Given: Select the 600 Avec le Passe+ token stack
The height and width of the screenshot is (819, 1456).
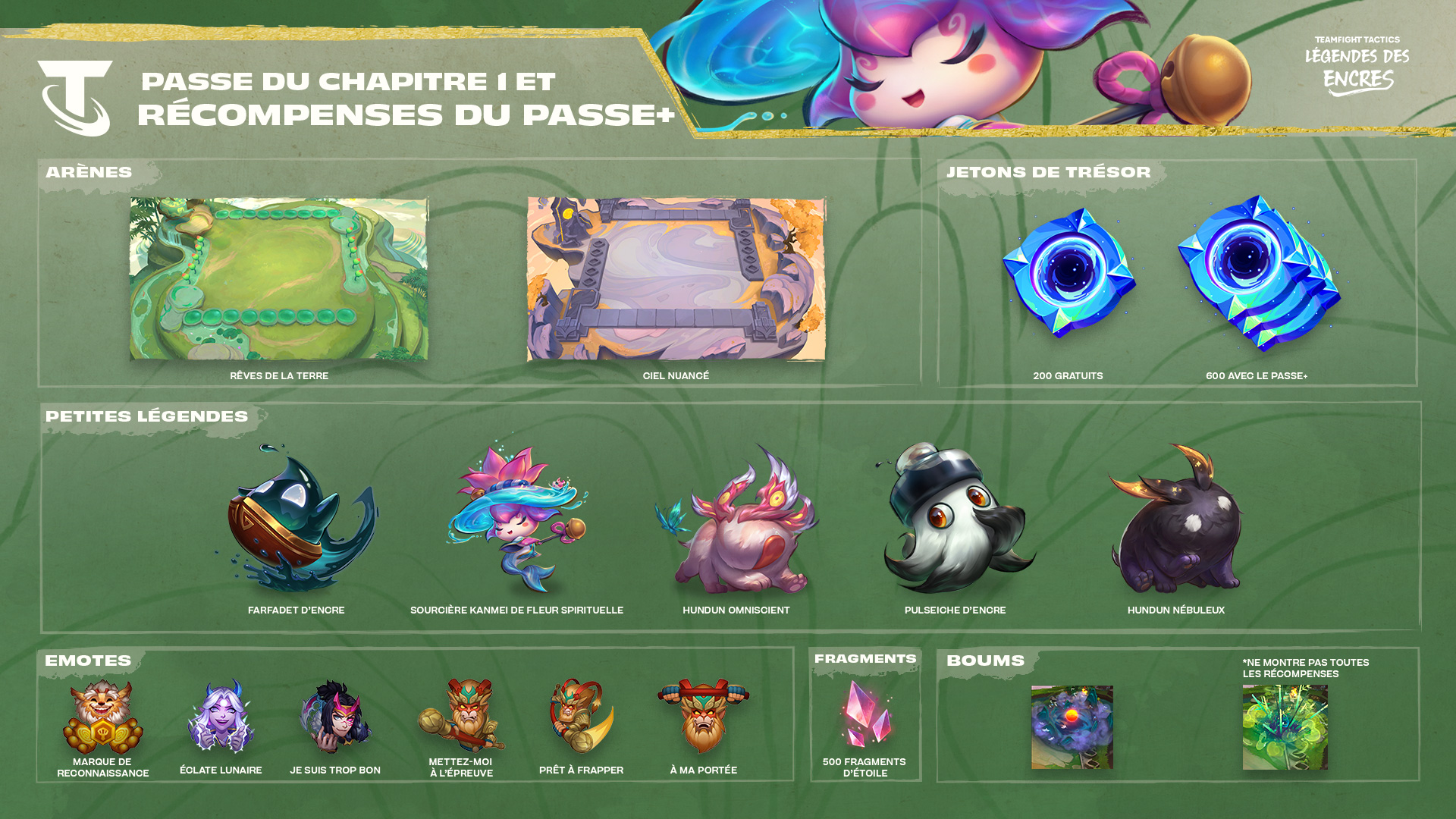Looking at the screenshot, I should point(1258,273).
